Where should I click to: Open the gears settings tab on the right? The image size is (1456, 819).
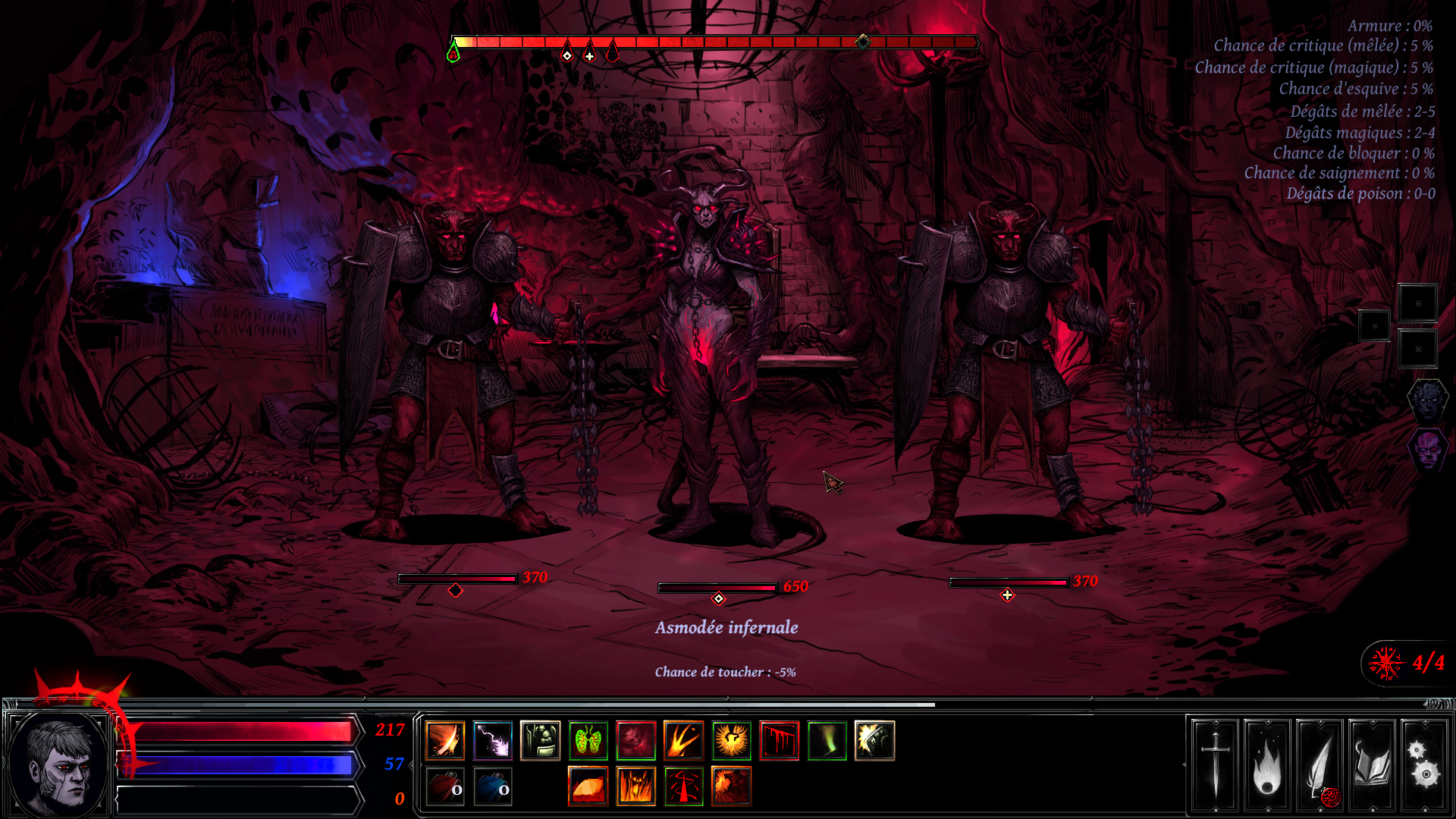[1424, 766]
